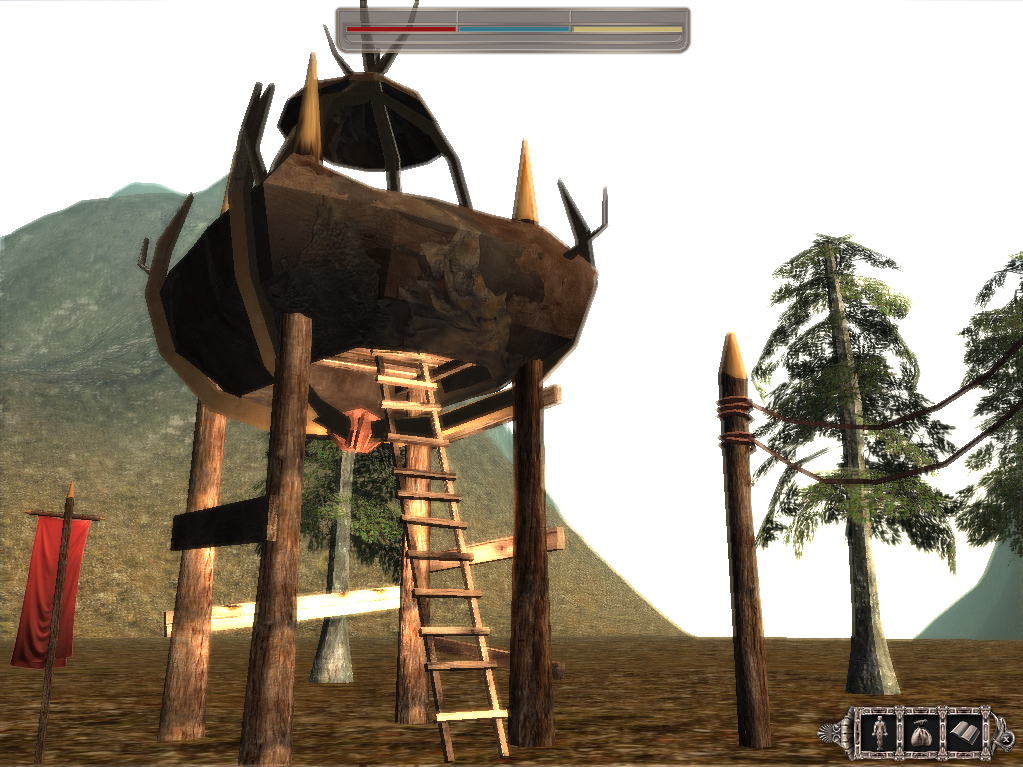Open the journal book icon
Image resolution: width=1023 pixels, height=767 pixels.
point(964,733)
